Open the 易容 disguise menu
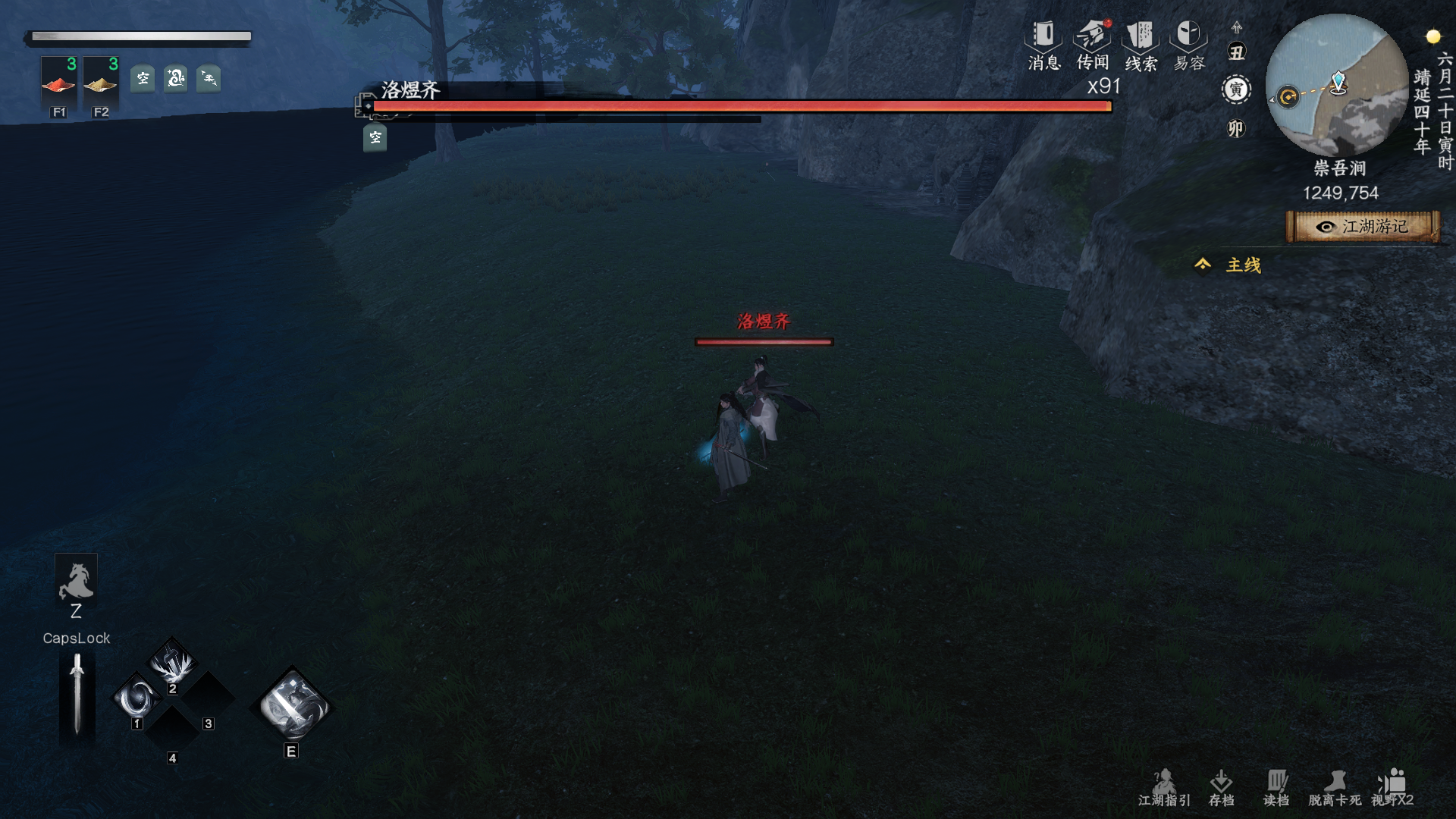1456x819 pixels. coord(1188,44)
